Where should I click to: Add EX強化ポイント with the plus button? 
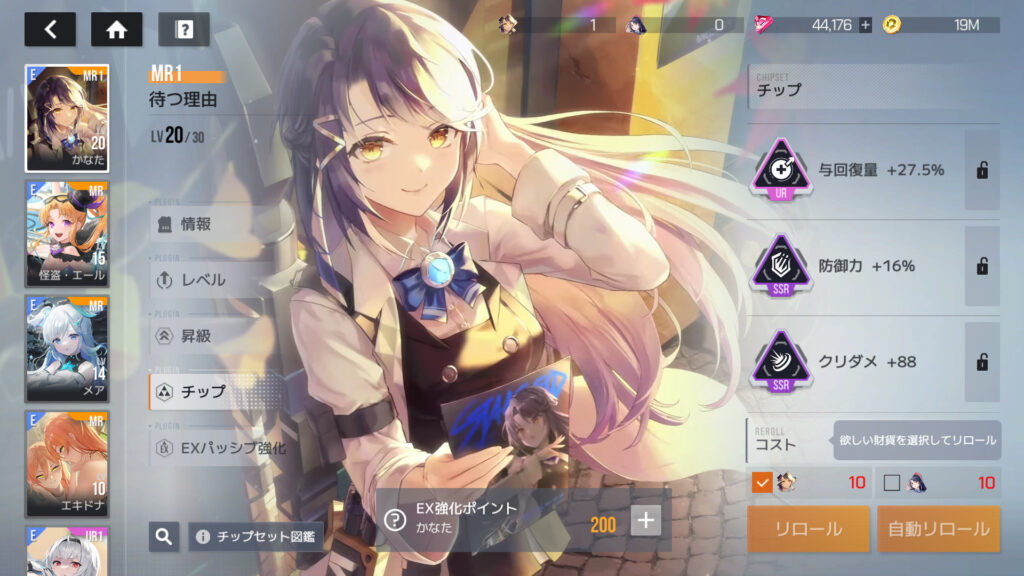pos(646,520)
